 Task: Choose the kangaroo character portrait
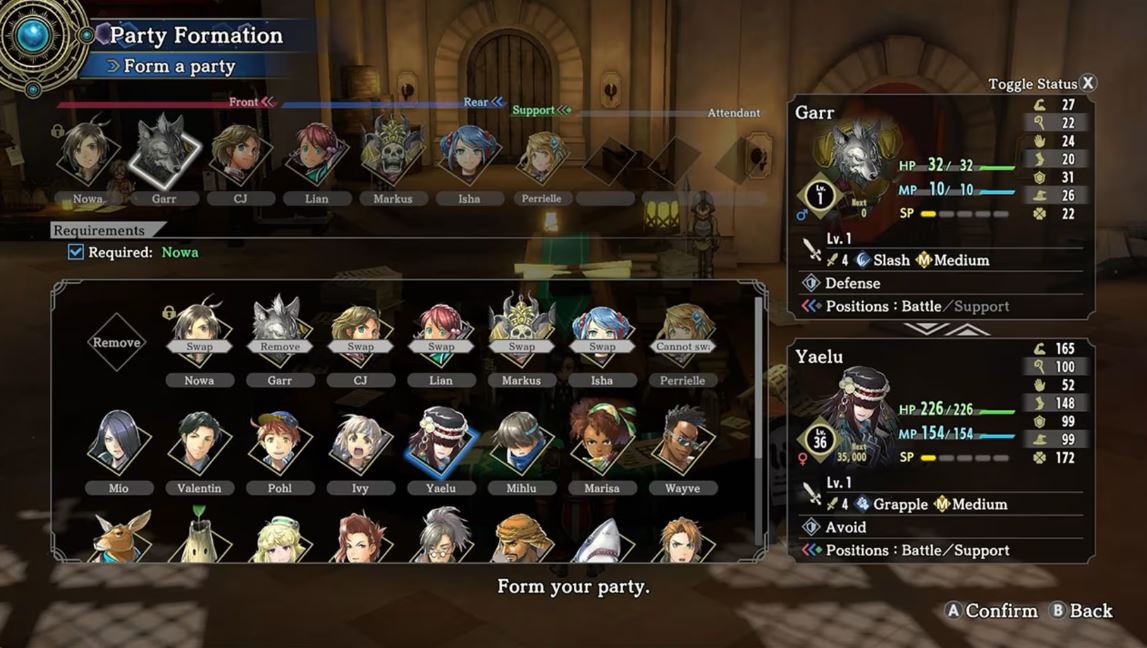click(119, 538)
